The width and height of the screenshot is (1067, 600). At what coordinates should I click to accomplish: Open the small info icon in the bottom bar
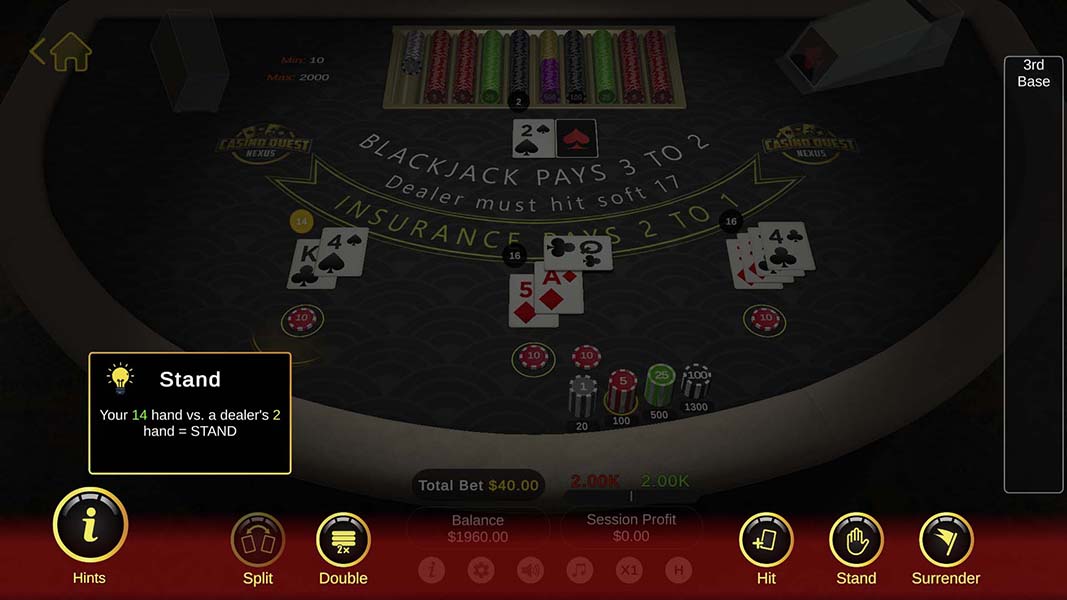coord(432,570)
